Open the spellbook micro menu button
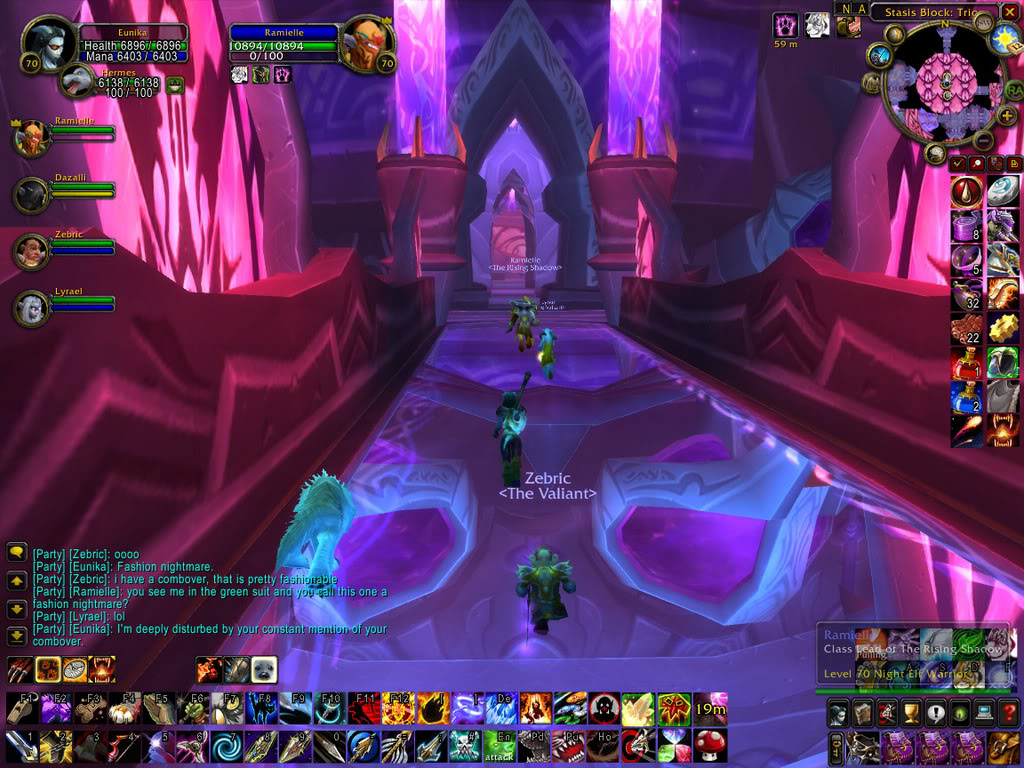 point(862,714)
